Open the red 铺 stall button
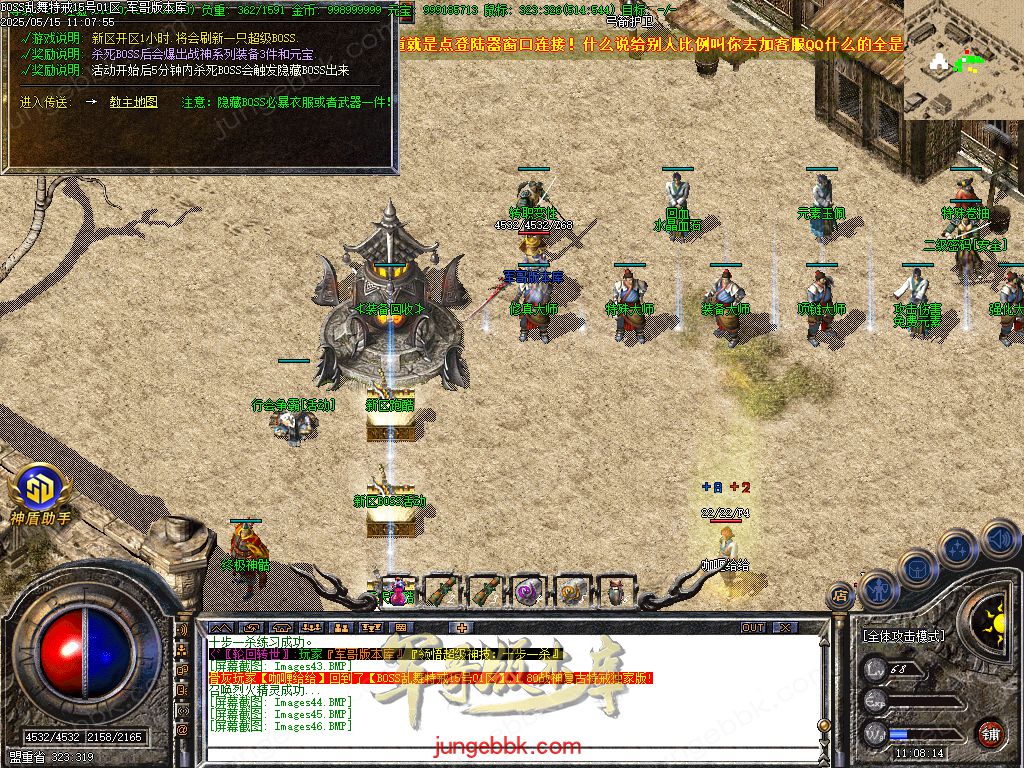Viewport: 1024px width, 768px height. (990, 733)
